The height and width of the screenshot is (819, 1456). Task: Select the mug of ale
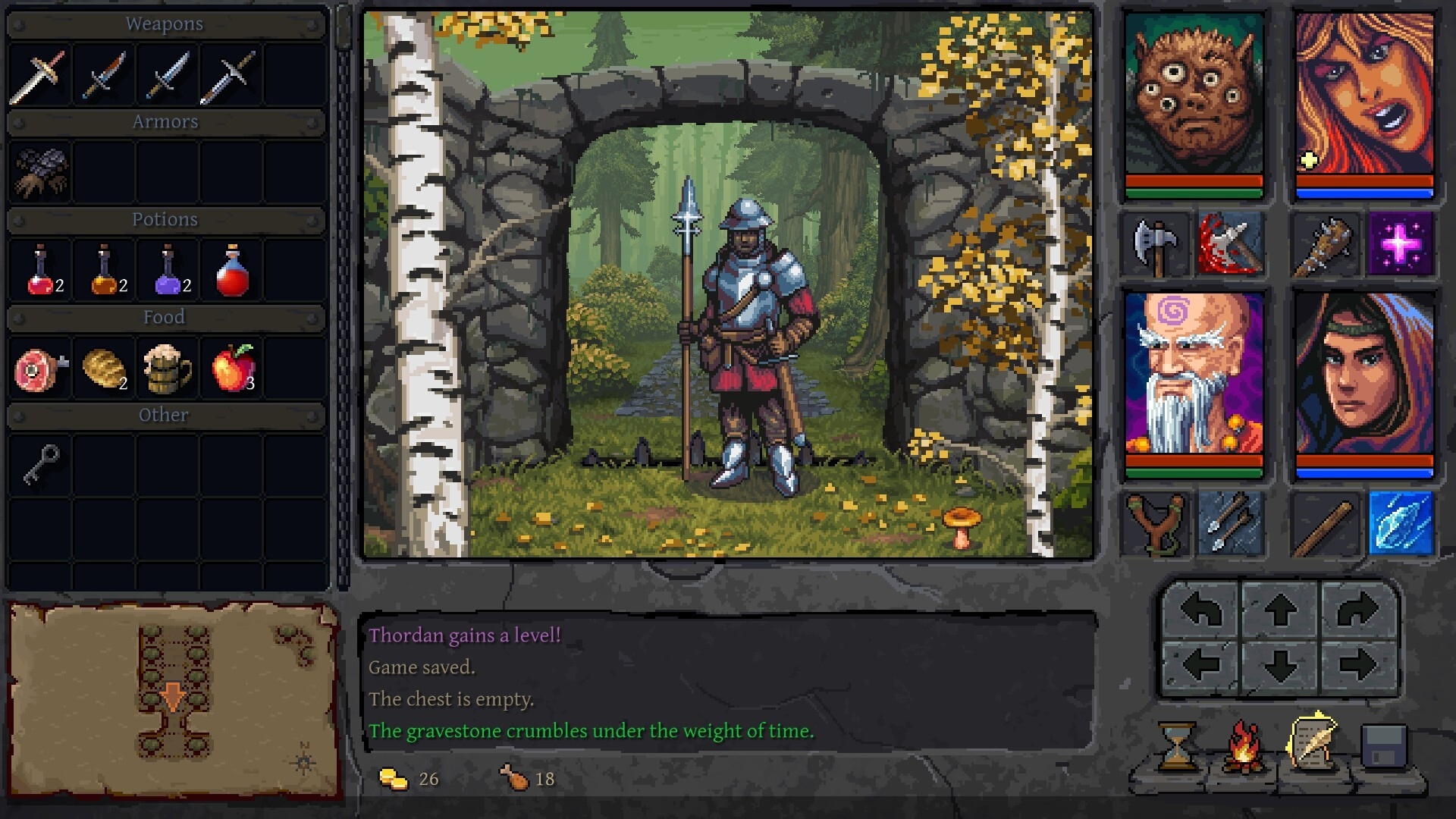click(x=168, y=369)
